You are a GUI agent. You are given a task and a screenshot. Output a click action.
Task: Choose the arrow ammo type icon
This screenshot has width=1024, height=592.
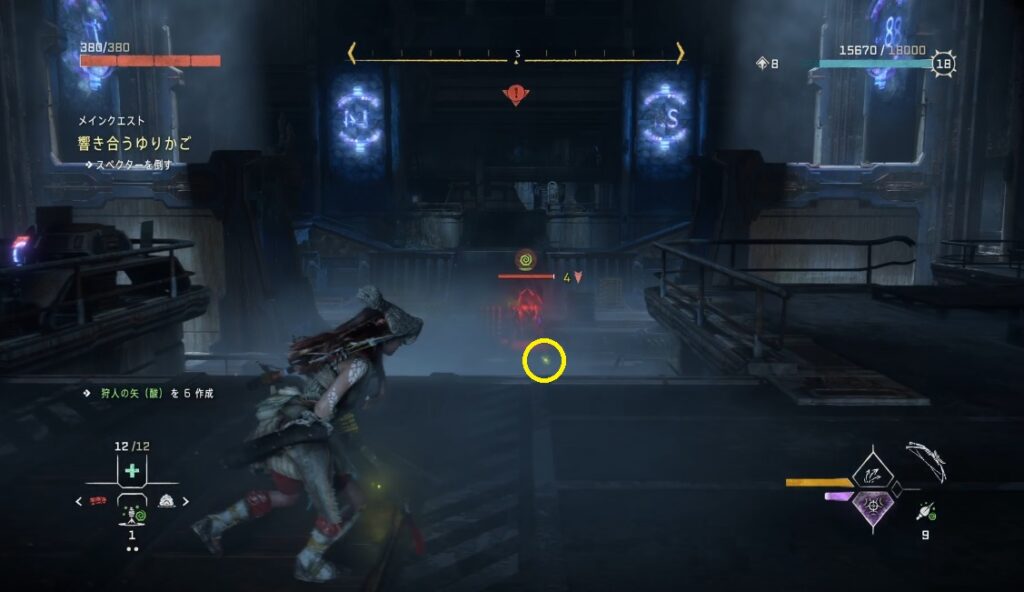pyautogui.click(x=927, y=512)
